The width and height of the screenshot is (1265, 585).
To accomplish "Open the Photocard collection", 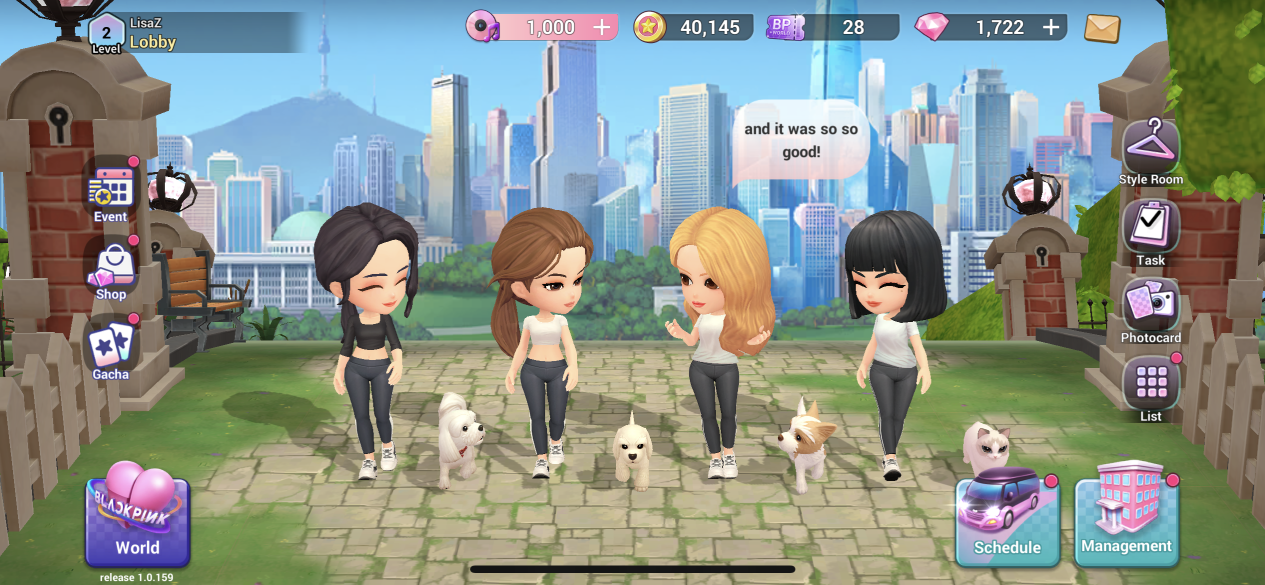I will pos(1151,309).
